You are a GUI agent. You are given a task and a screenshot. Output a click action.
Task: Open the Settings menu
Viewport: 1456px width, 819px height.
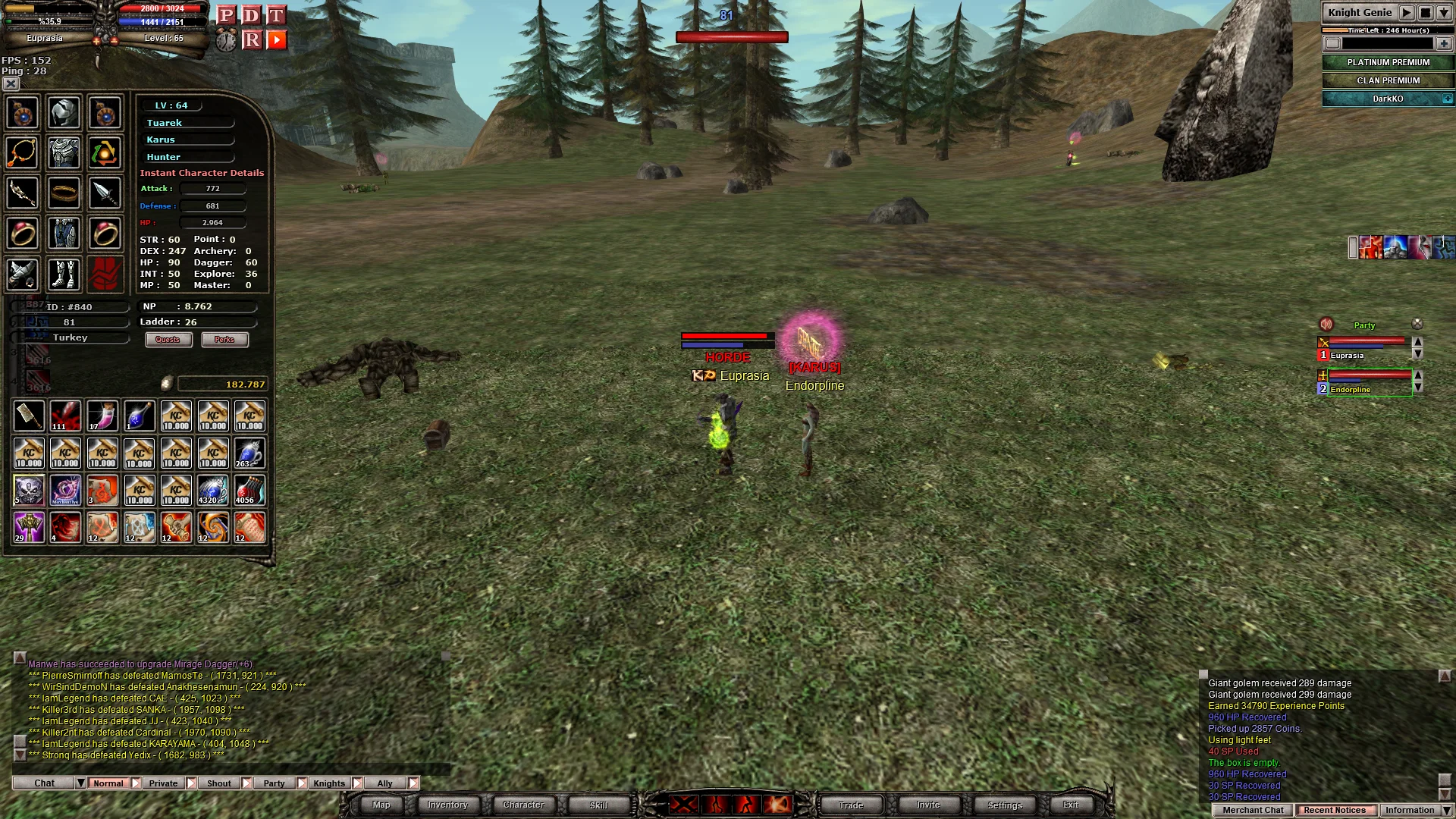[x=1005, y=805]
